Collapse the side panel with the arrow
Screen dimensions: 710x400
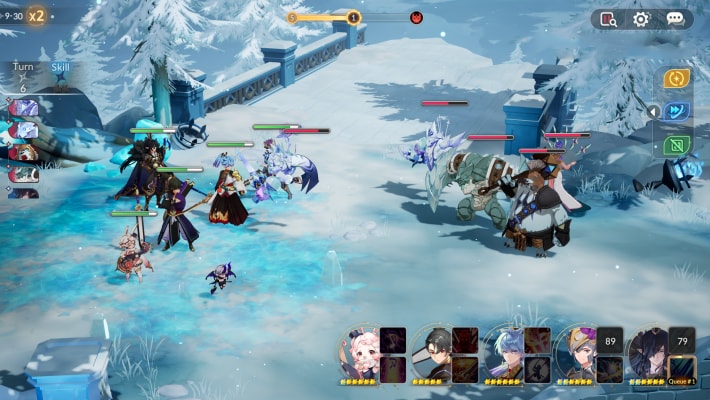652,112
